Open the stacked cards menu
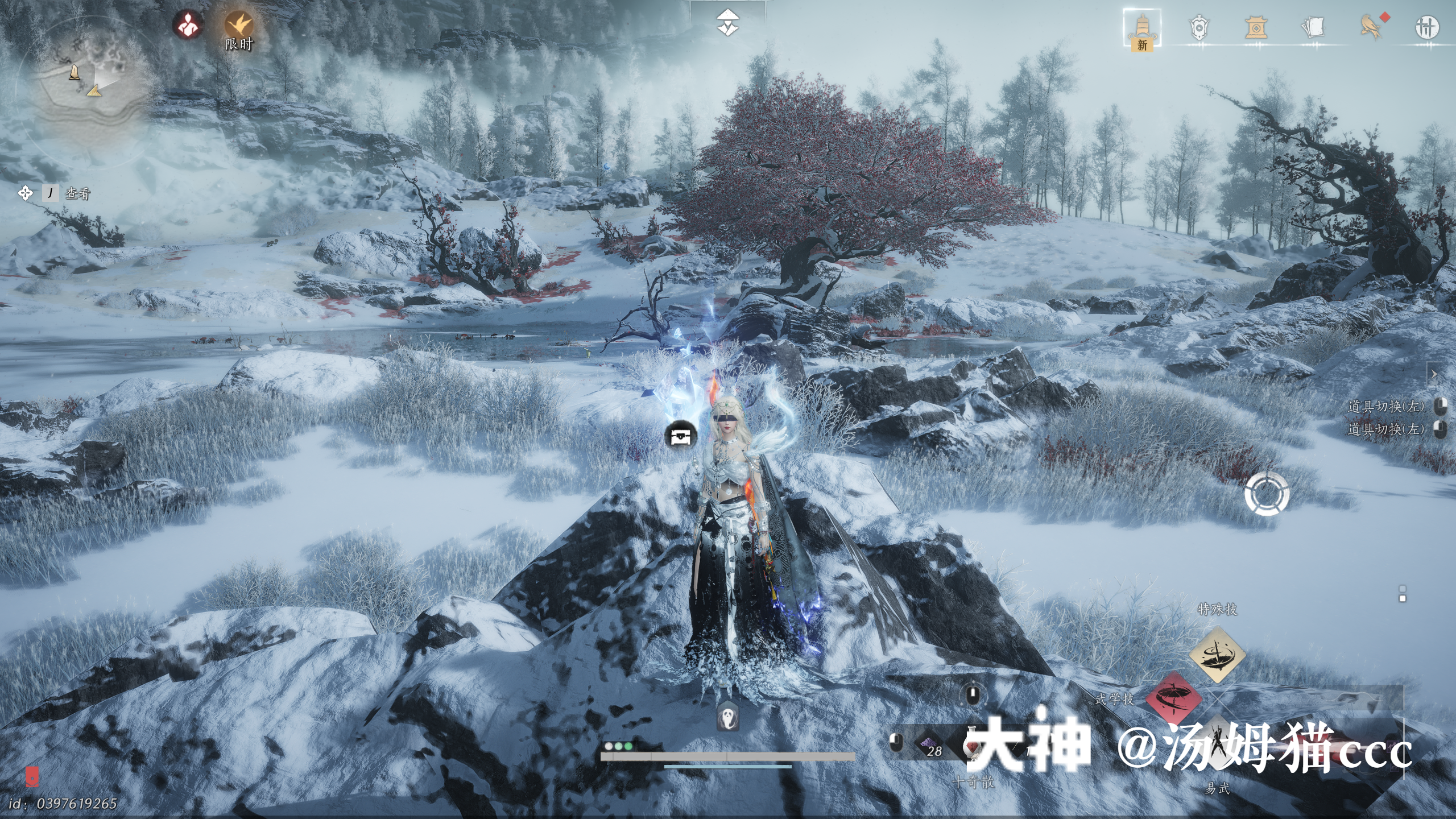 (1313, 27)
